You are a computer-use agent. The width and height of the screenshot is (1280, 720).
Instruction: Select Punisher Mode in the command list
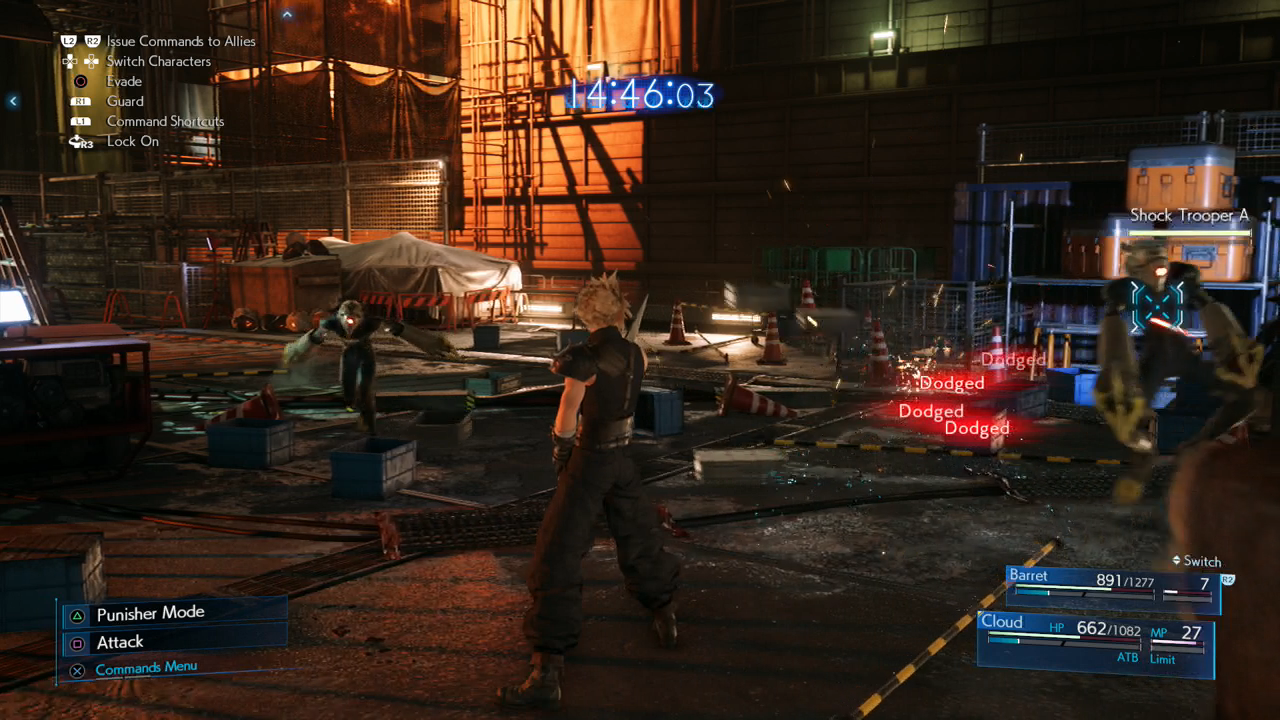coord(150,613)
